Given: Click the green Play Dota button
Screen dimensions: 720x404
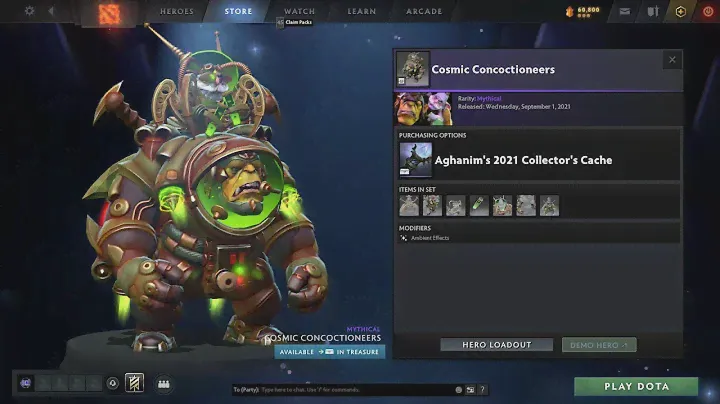Looking at the screenshot, I should pyautogui.click(x=636, y=386).
